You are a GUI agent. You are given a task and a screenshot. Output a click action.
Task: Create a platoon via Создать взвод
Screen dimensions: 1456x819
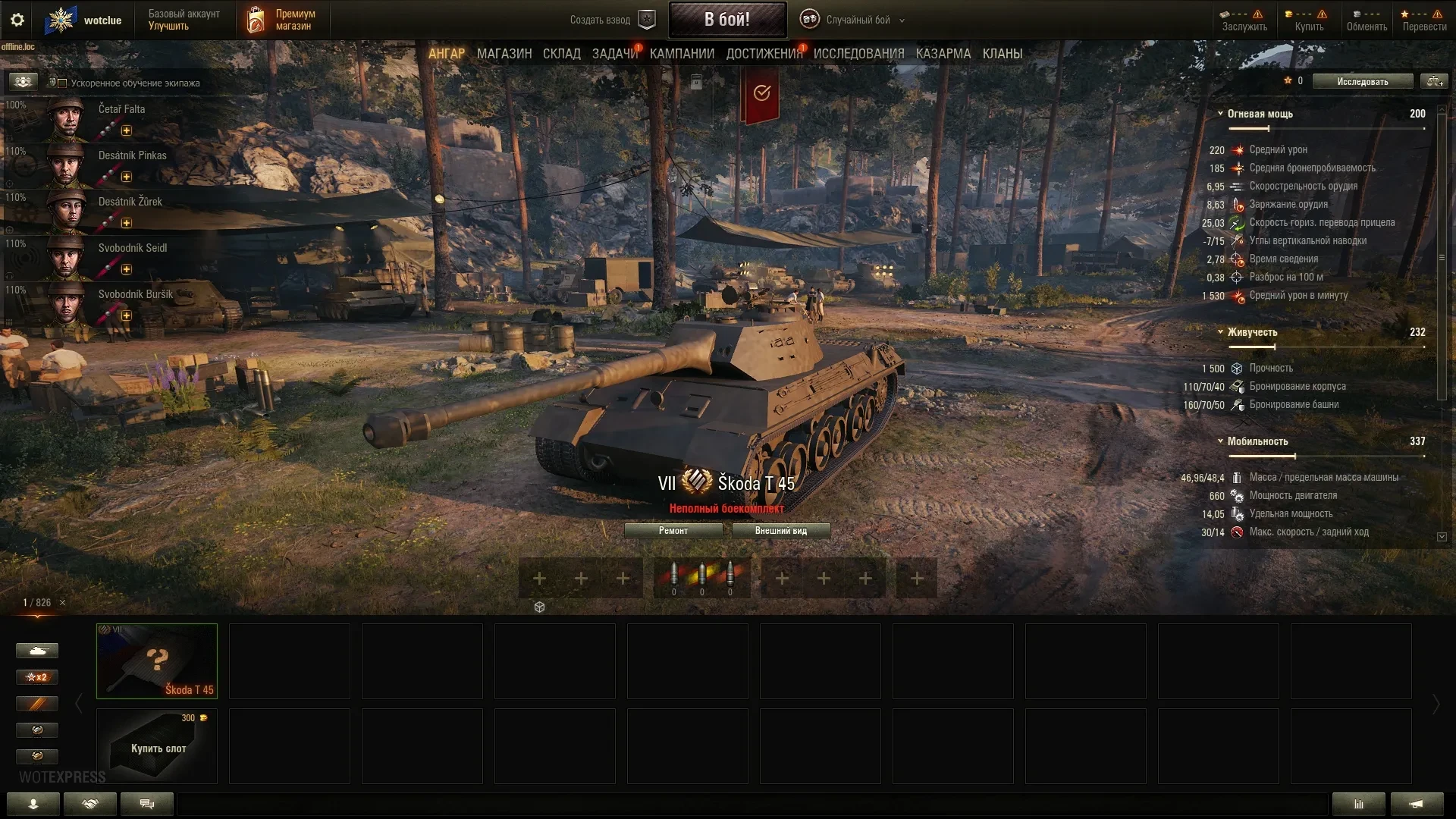611,20
